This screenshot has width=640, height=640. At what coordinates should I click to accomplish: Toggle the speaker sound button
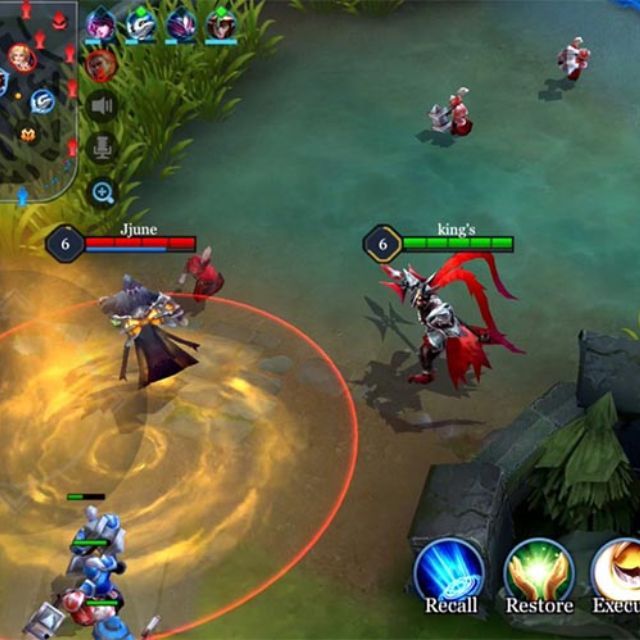102,106
